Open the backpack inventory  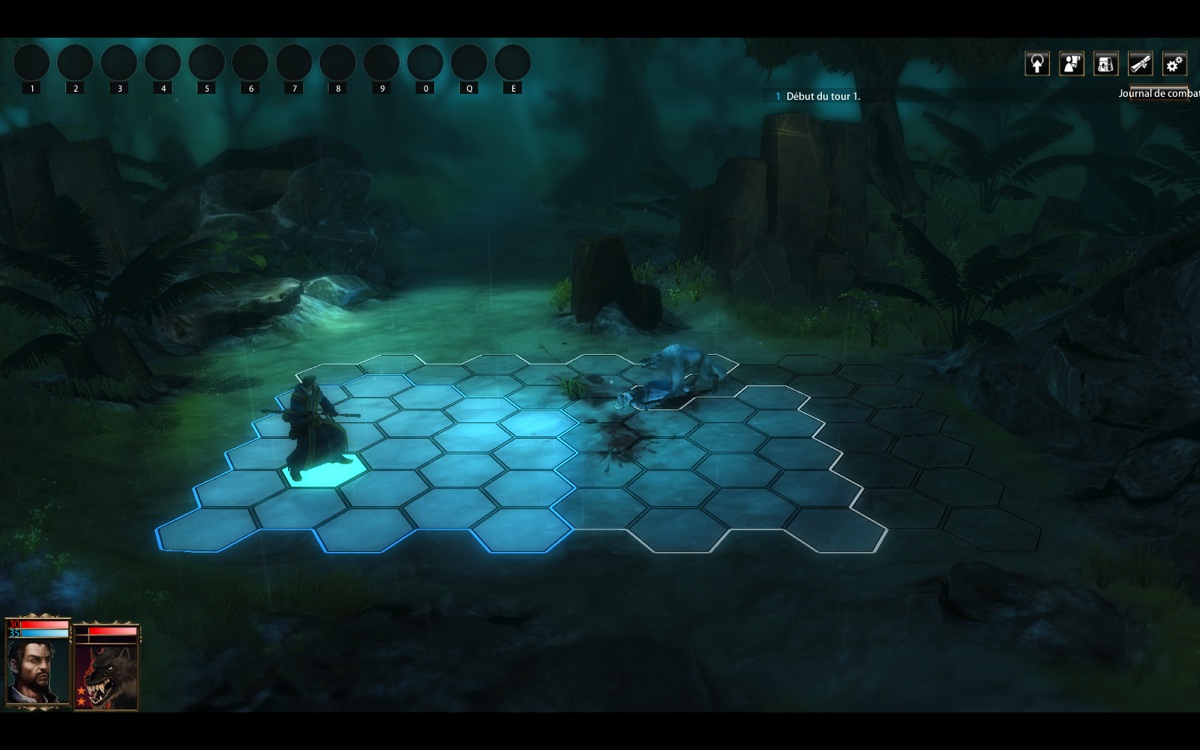click(x=1106, y=64)
